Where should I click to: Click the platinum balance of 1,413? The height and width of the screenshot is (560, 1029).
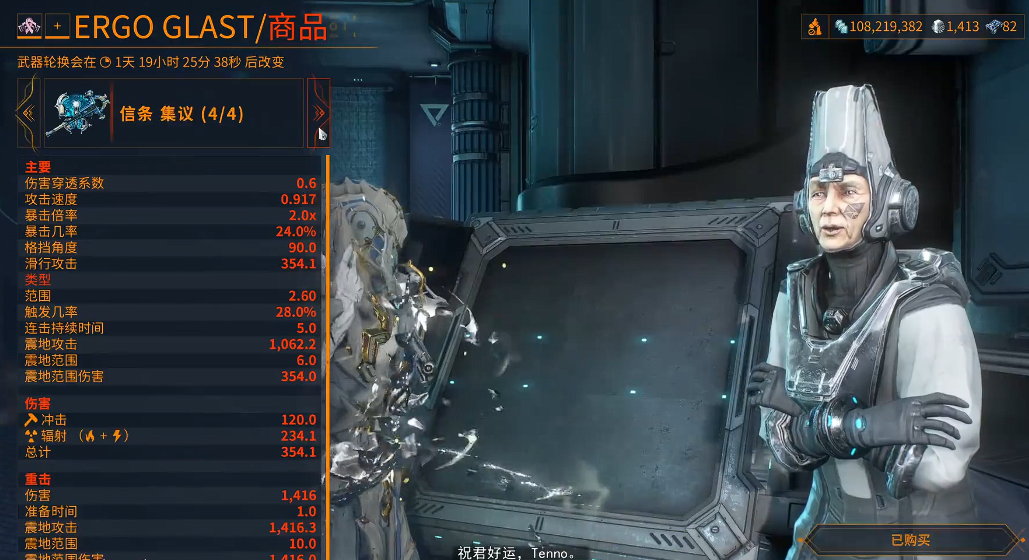click(x=955, y=27)
